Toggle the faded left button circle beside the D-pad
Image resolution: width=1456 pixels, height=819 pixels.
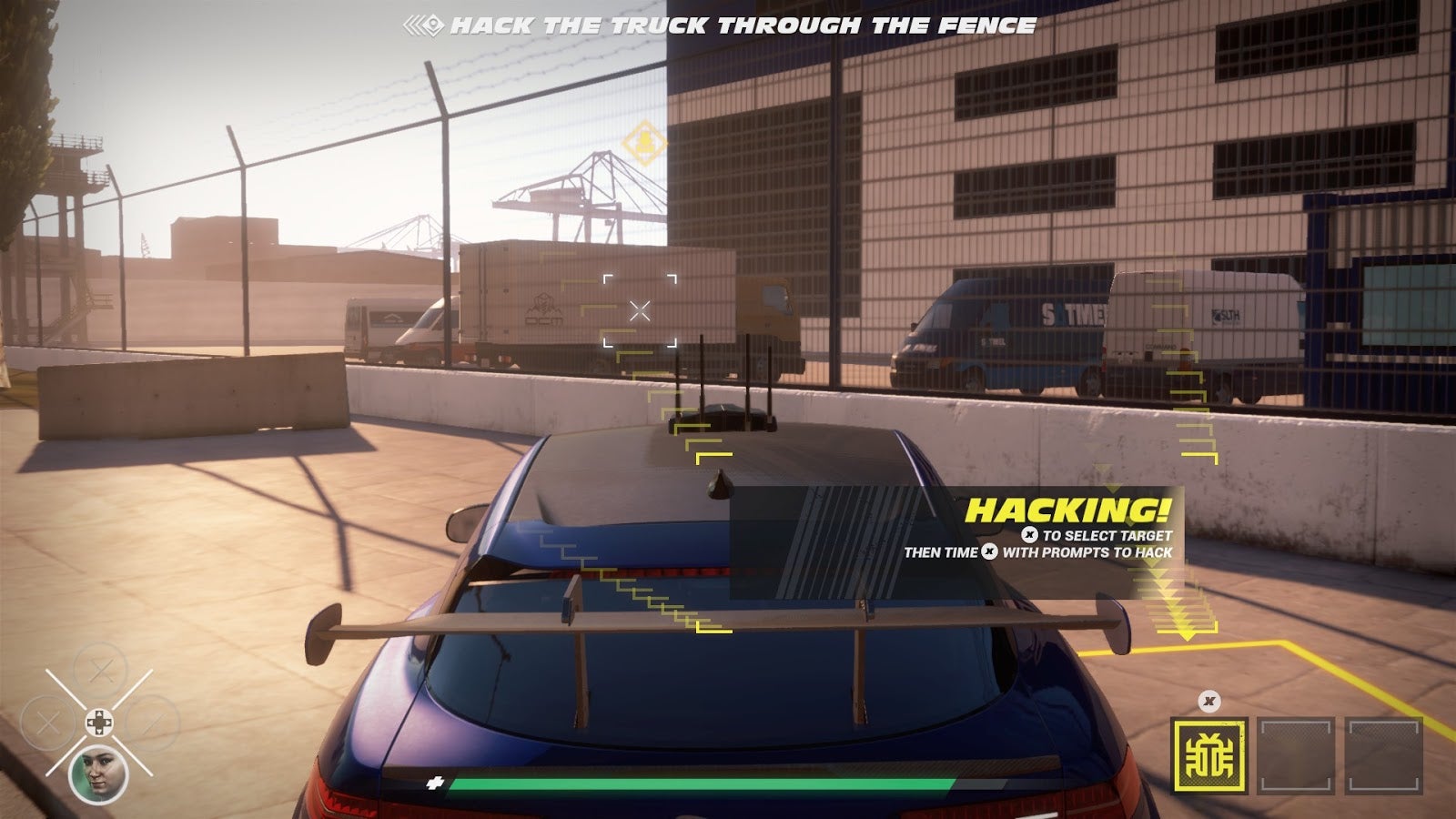(47, 722)
